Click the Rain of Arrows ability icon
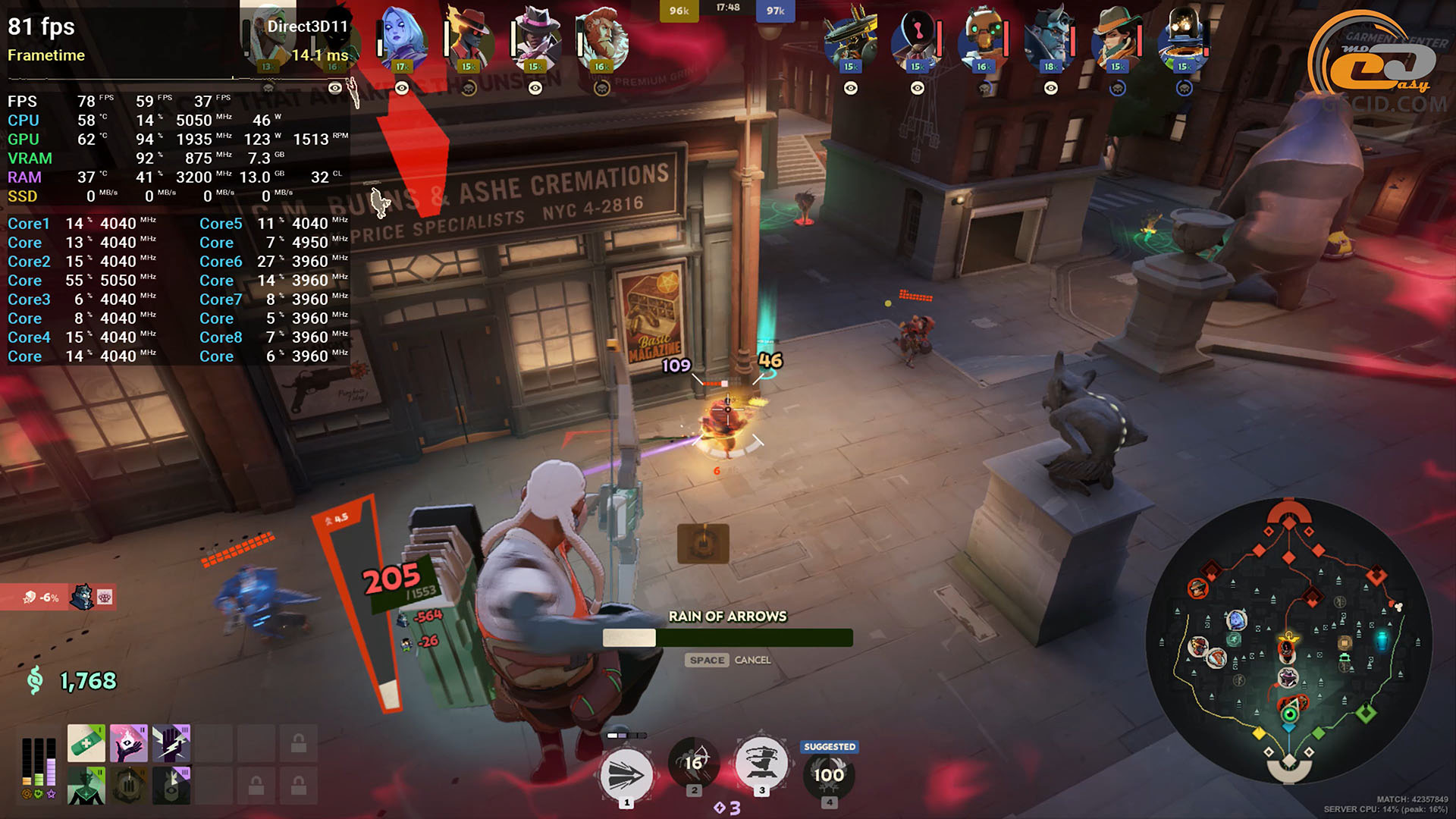This screenshot has height=819, width=1456. coord(693,763)
